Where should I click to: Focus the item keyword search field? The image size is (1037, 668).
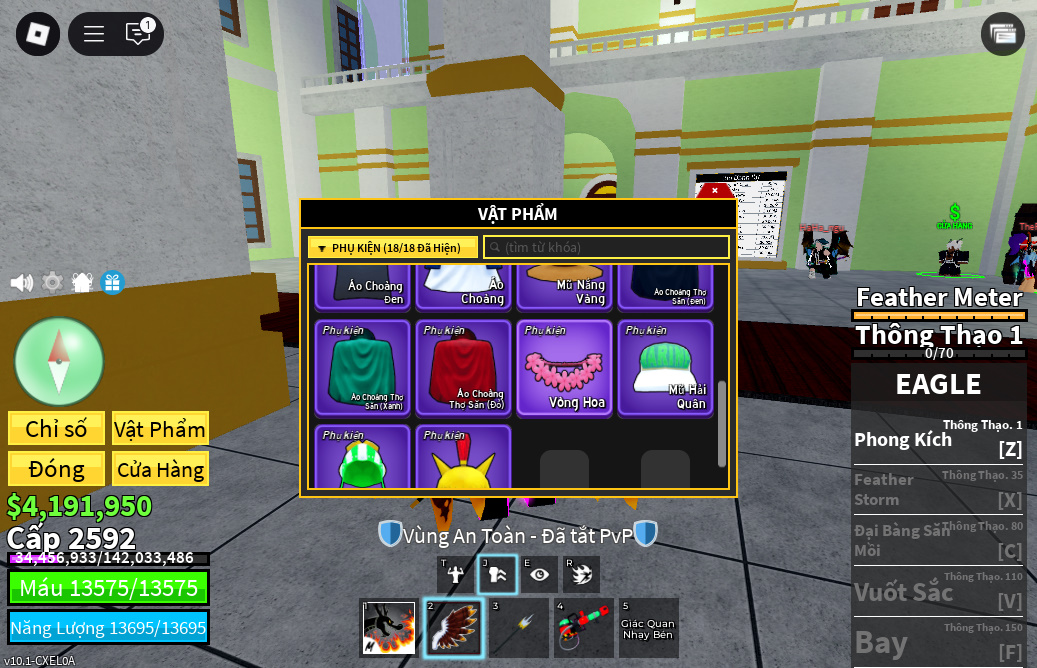(x=606, y=248)
